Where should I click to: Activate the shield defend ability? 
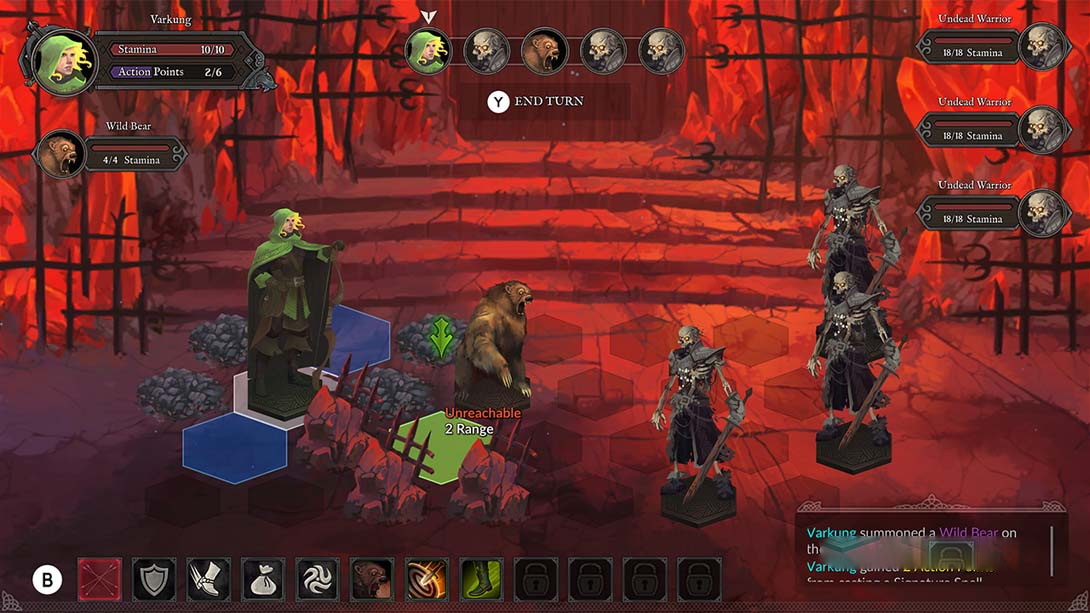154,580
